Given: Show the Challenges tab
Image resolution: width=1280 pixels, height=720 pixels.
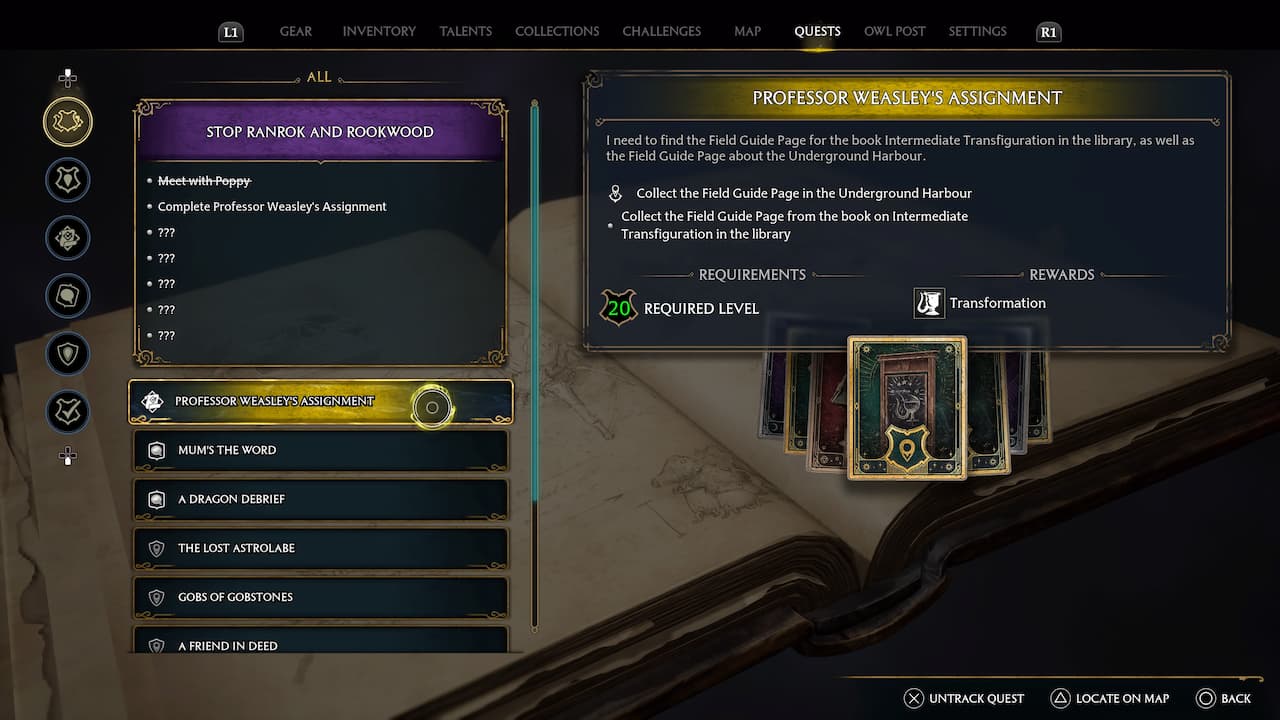Looking at the screenshot, I should point(661,31).
